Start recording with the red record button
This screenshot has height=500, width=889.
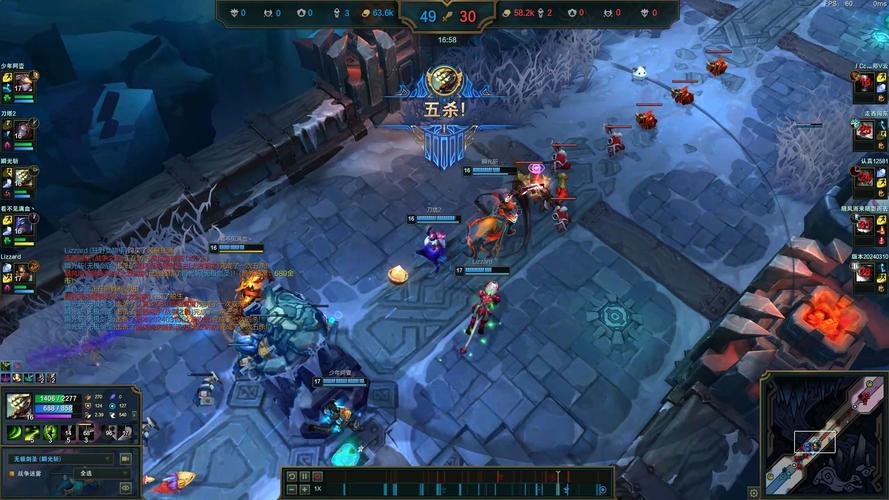[x=317, y=477]
